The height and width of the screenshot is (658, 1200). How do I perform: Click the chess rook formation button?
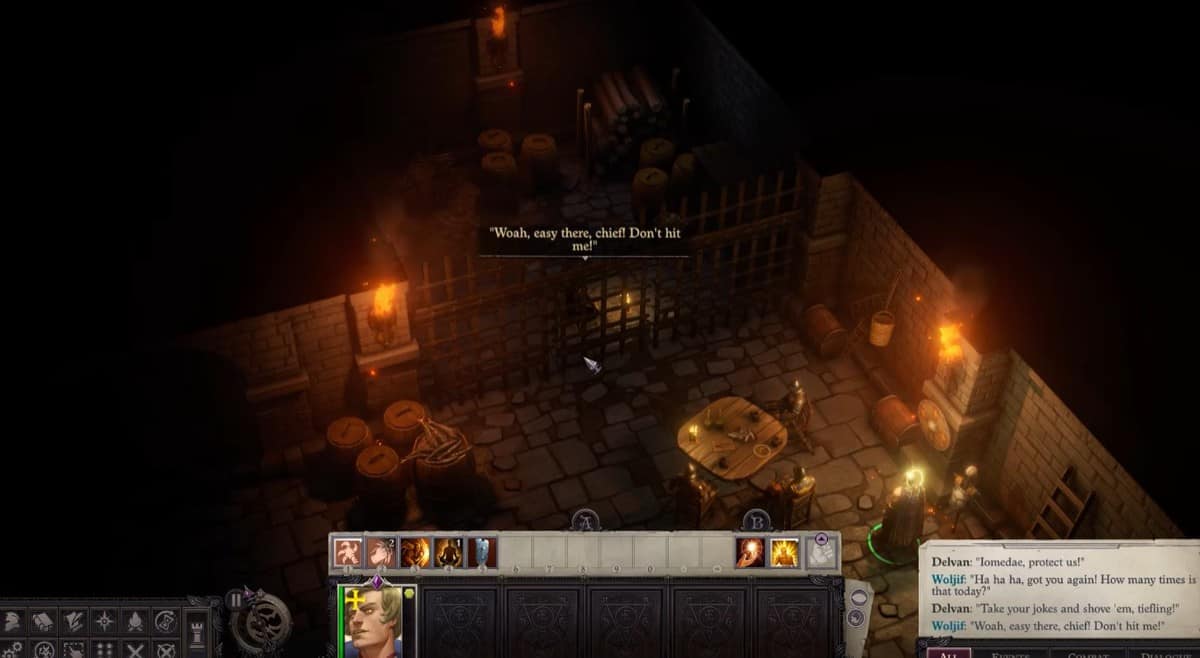coord(198,630)
